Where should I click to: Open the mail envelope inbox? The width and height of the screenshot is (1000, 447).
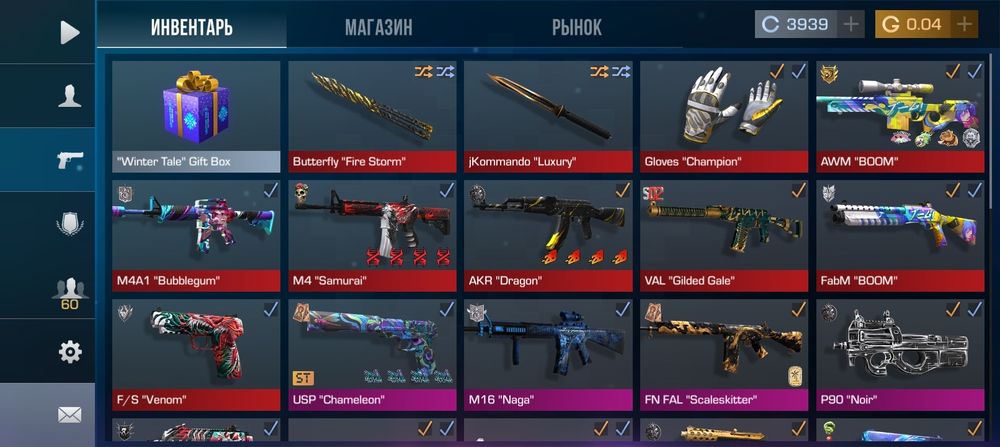[69, 414]
